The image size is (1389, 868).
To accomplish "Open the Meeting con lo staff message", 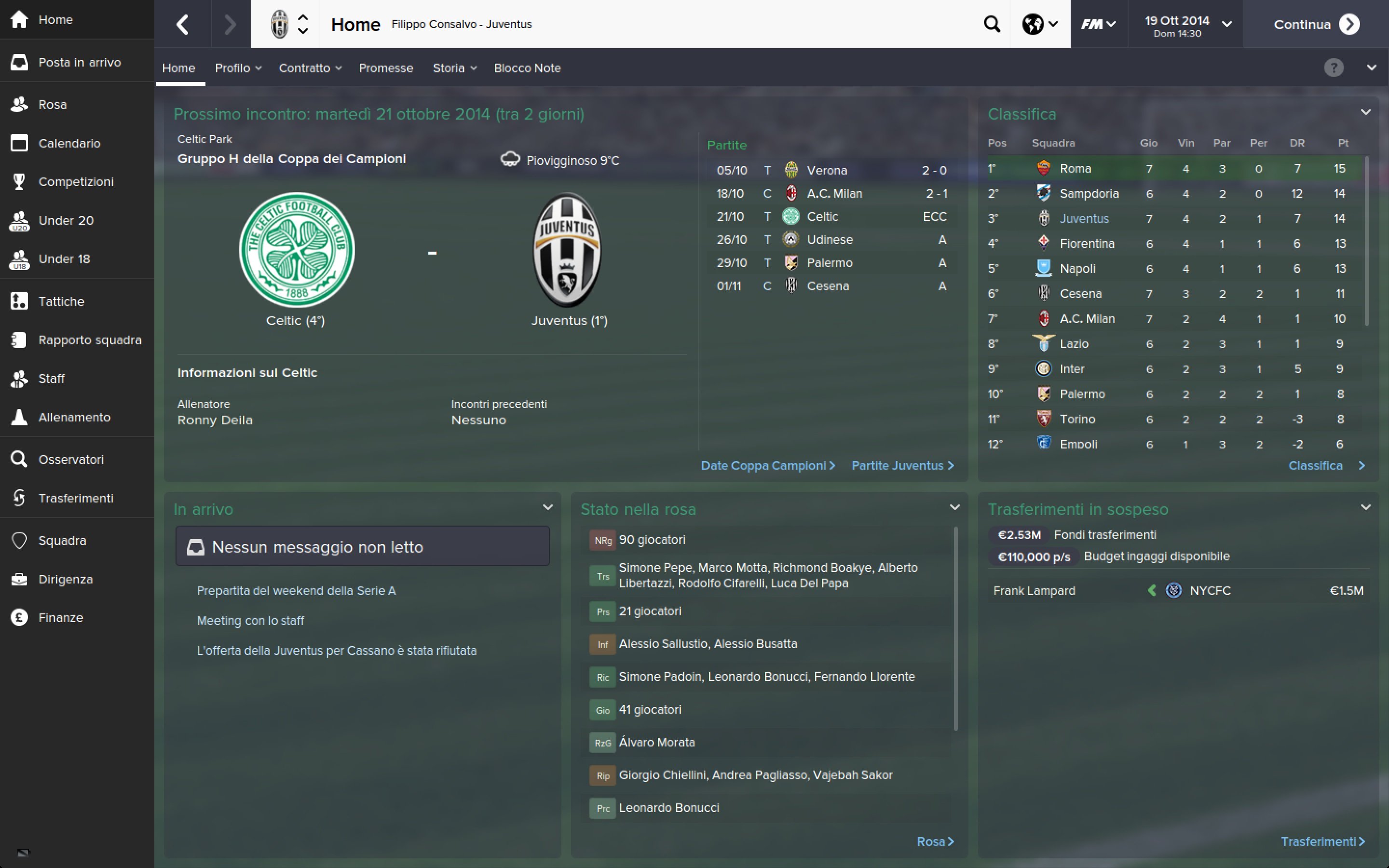I will [x=250, y=621].
